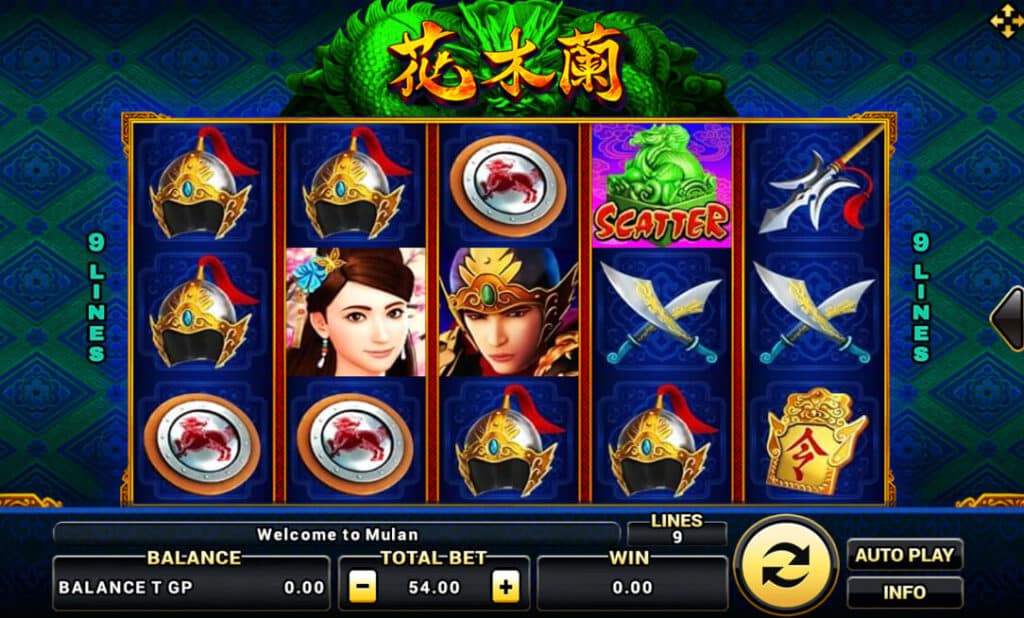Click the yellow fullscreen arrows icon
This screenshot has width=1024, height=618.
click(x=1003, y=19)
